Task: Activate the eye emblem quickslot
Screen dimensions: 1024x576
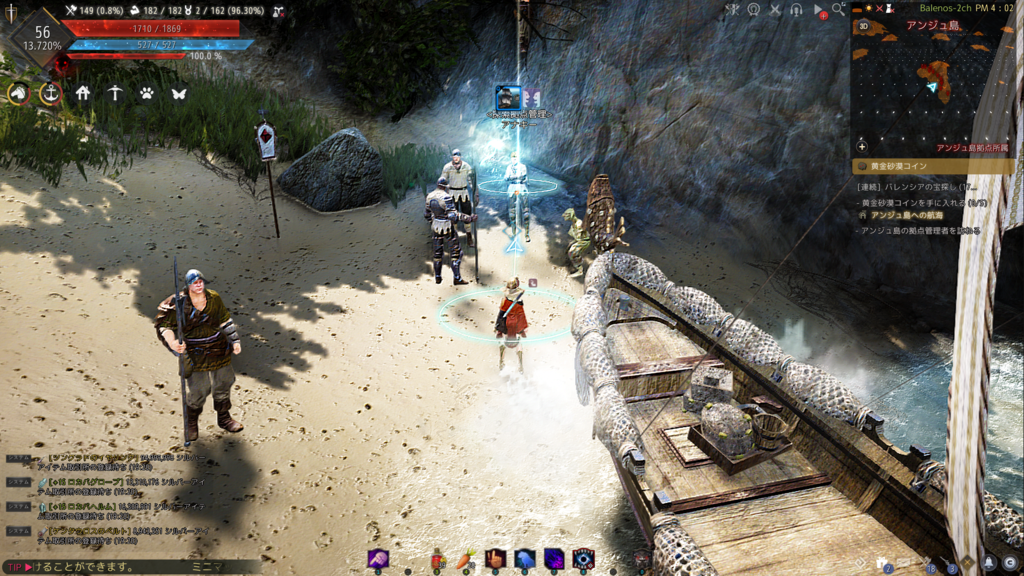Action: coord(583,559)
